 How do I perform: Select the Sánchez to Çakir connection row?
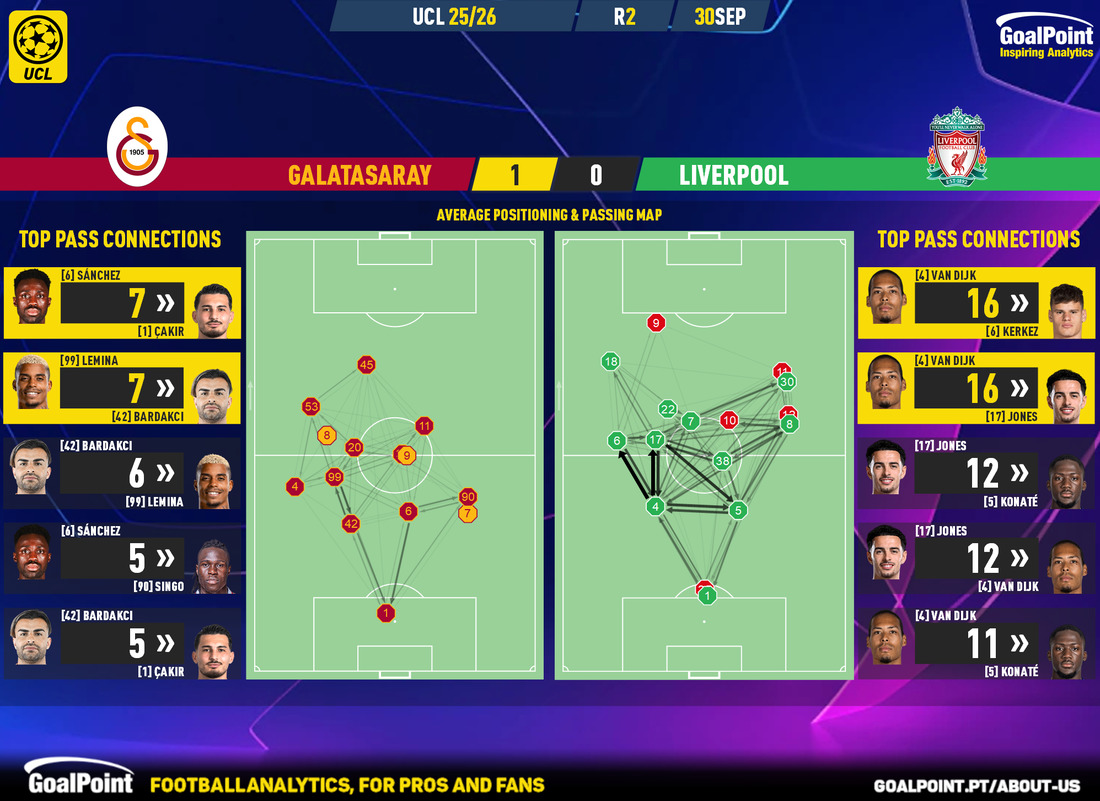(x=122, y=302)
